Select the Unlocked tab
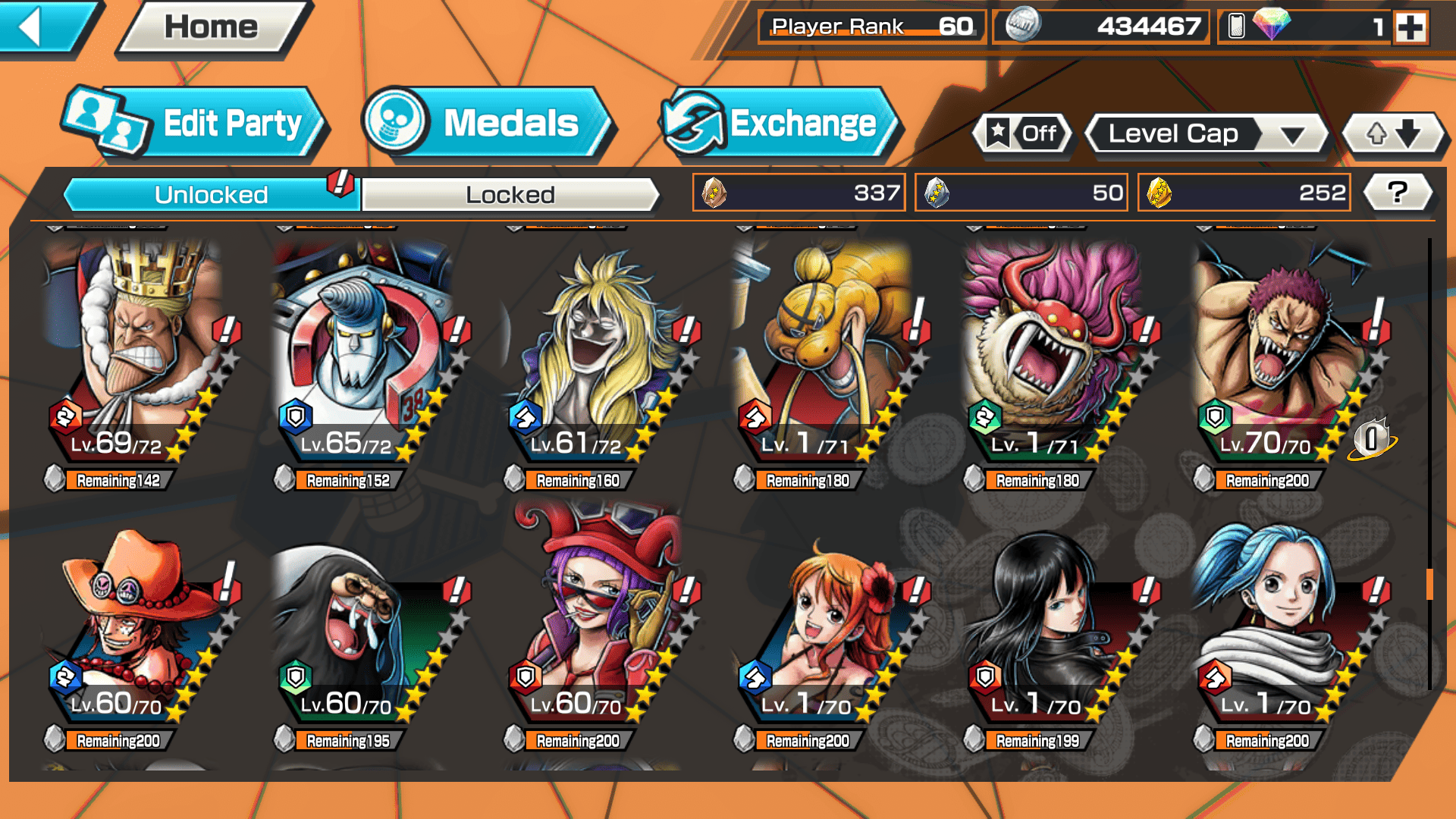The width and height of the screenshot is (1456, 819). coord(211,195)
